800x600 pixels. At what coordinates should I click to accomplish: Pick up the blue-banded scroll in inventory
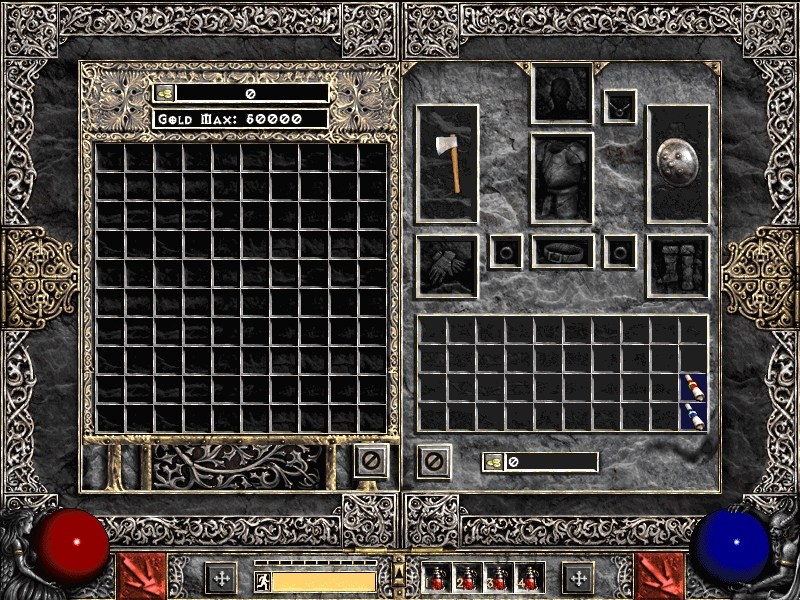693,416
